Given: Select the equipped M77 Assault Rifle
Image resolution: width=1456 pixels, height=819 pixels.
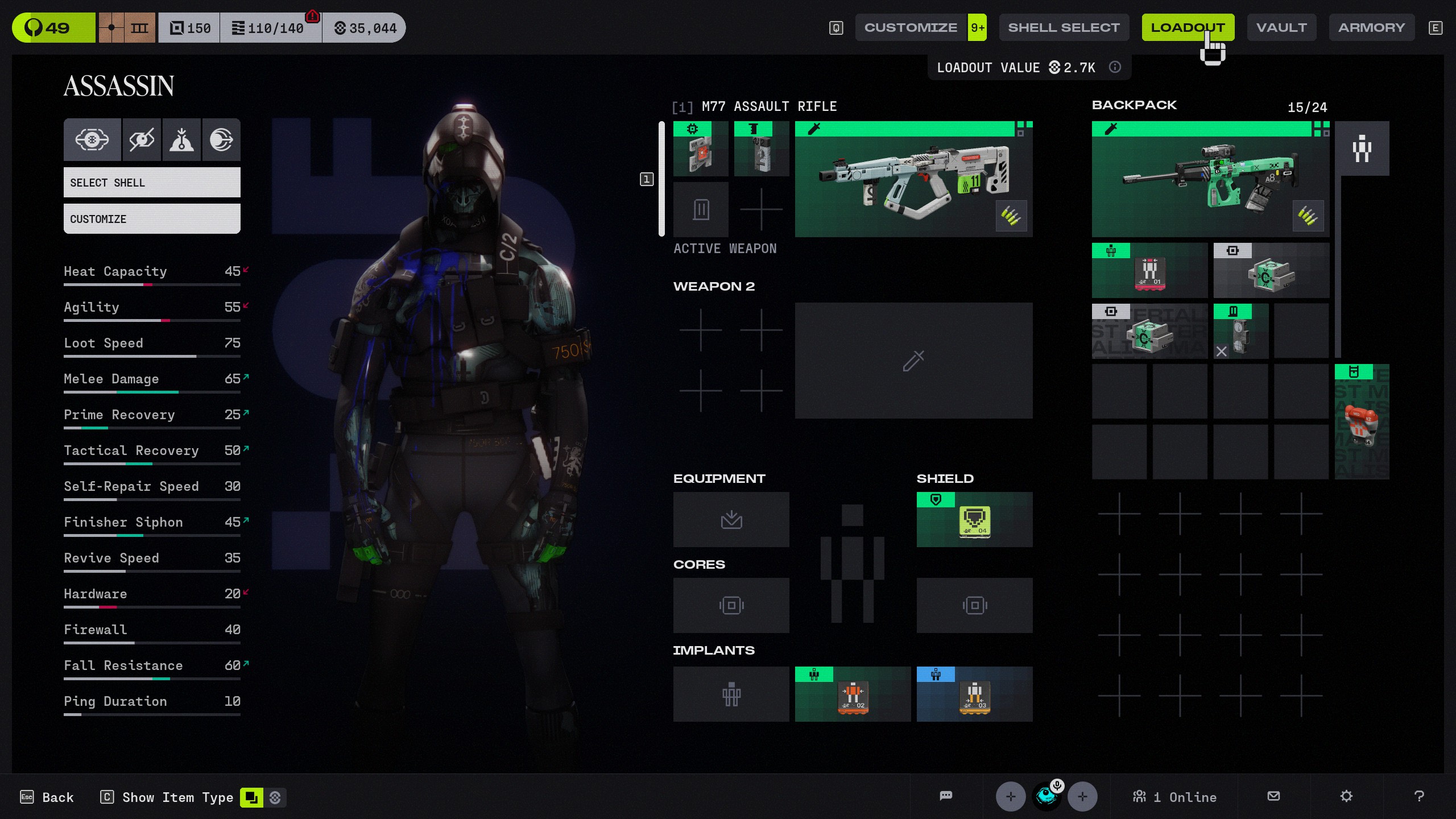Looking at the screenshot, I should click(x=913, y=179).
